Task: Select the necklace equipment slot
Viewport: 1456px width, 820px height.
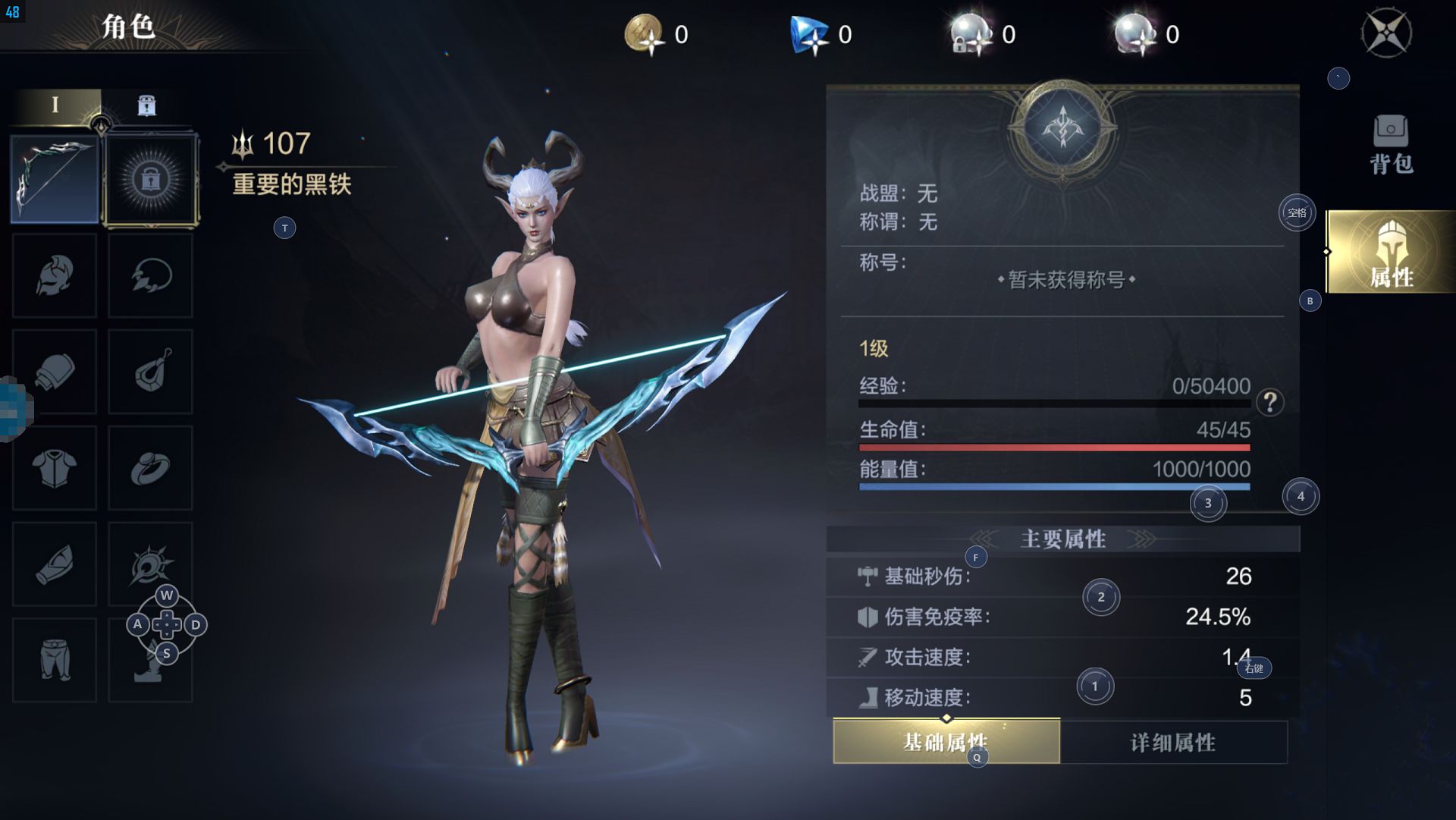Action: [x=150, y=275]
